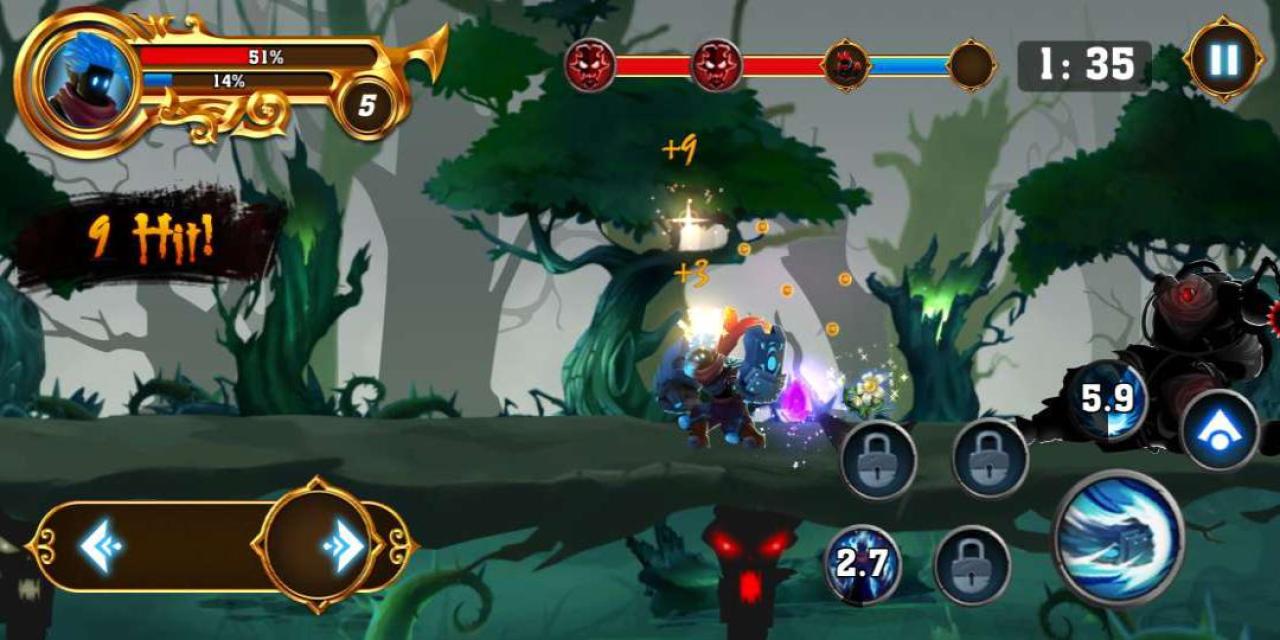Activate the skill showing 5.9 cooldown
Viewport: 1280px width, 640px height.
[1107, 400]
